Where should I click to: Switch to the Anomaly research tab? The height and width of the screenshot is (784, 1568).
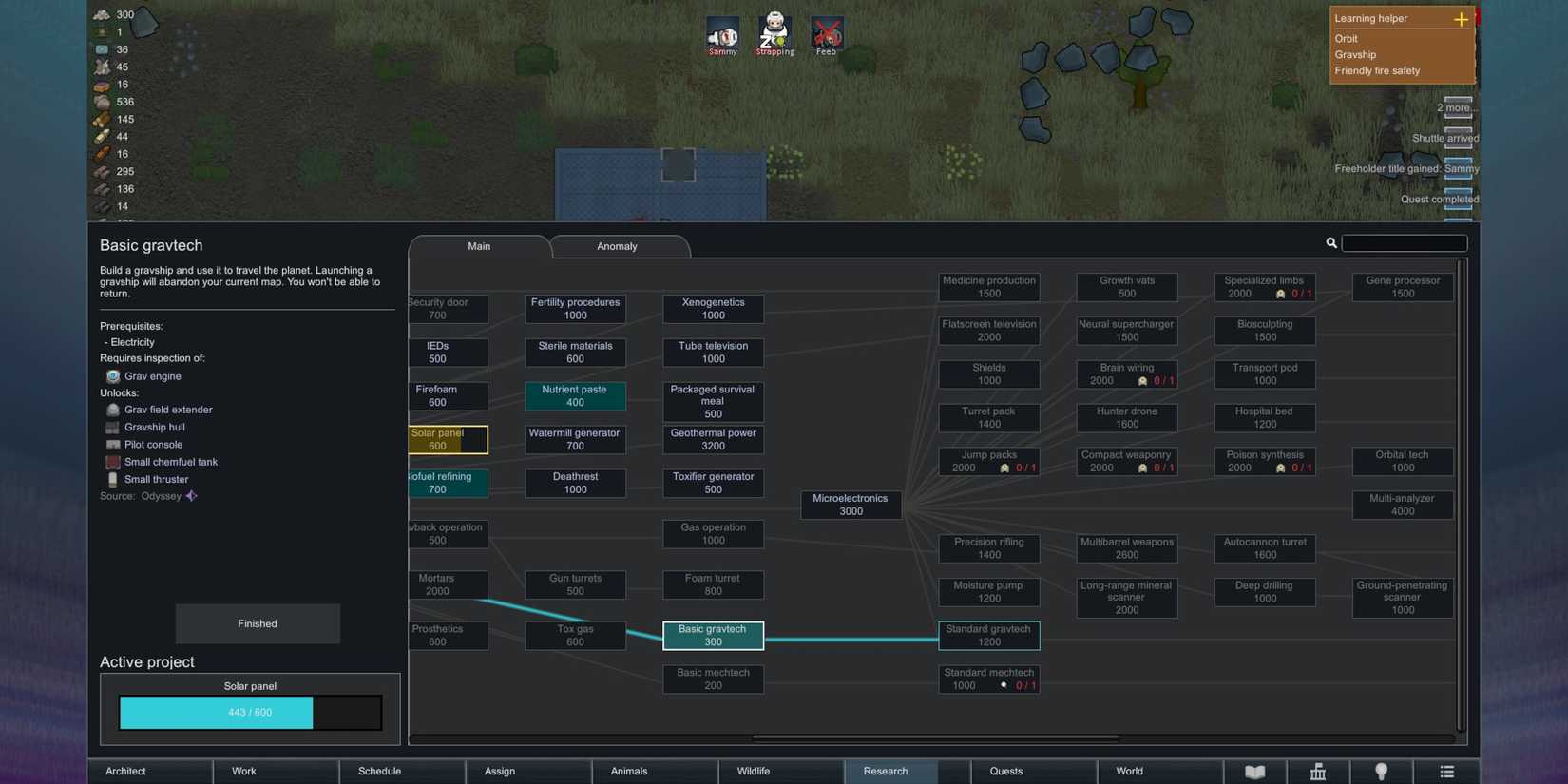click(617, 246)
